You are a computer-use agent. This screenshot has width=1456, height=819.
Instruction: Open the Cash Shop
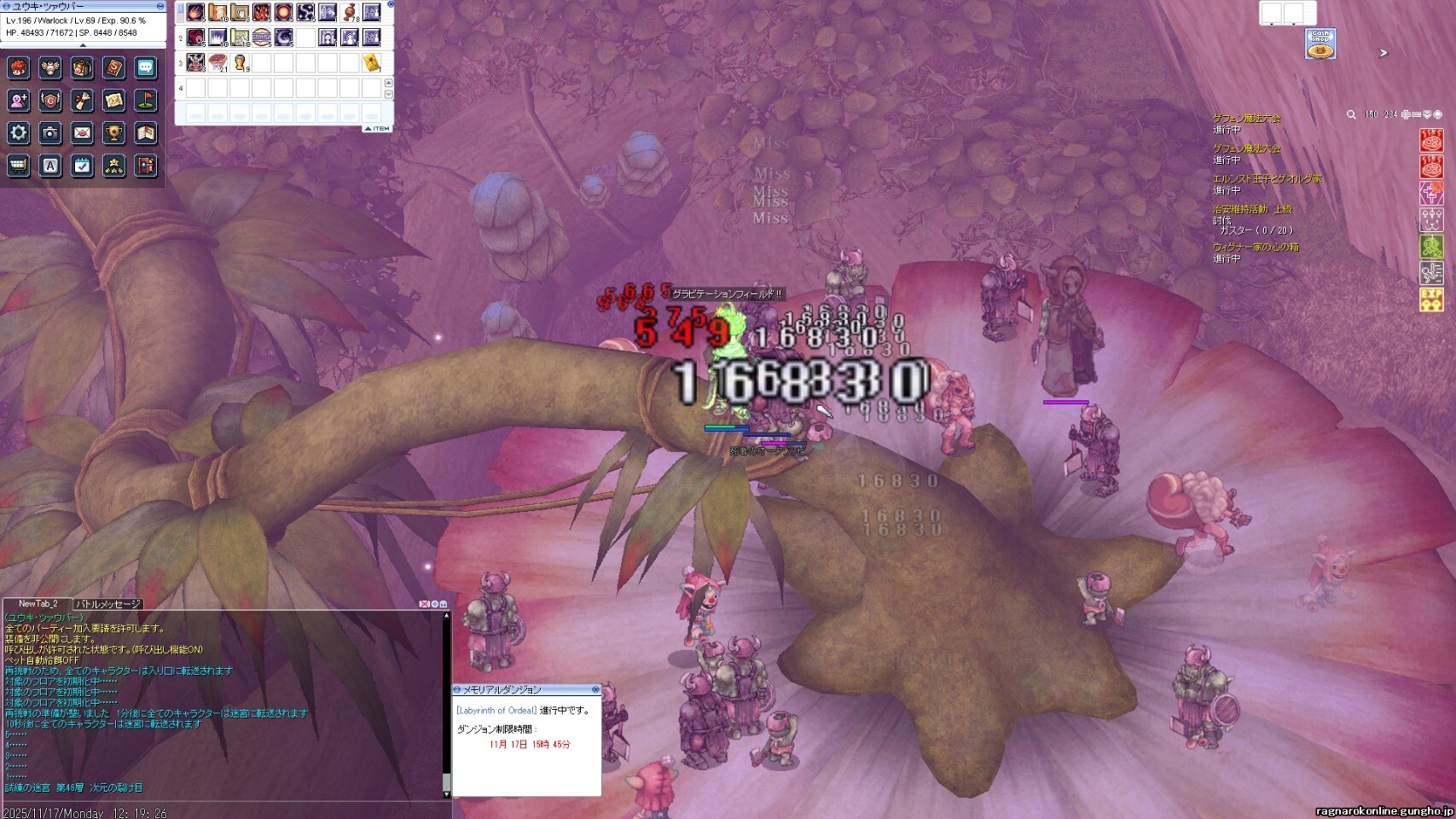tap(1320, 44)
